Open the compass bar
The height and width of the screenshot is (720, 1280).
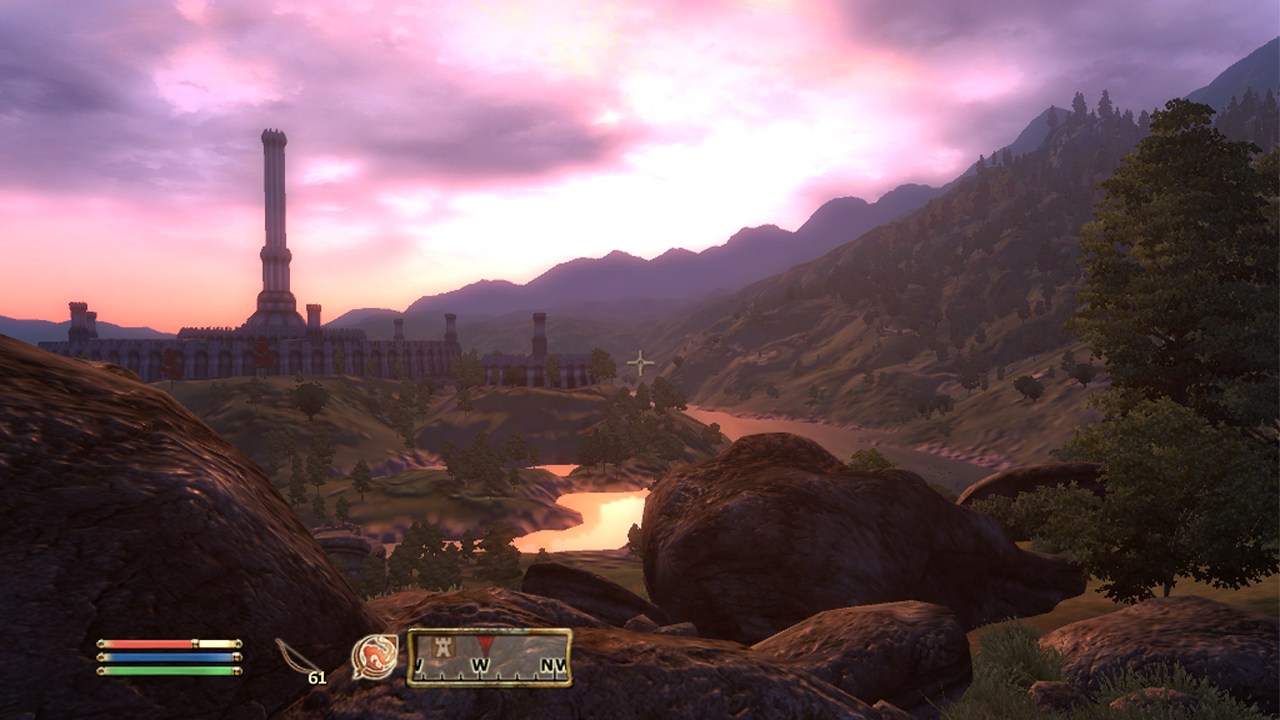coord(489,657)
